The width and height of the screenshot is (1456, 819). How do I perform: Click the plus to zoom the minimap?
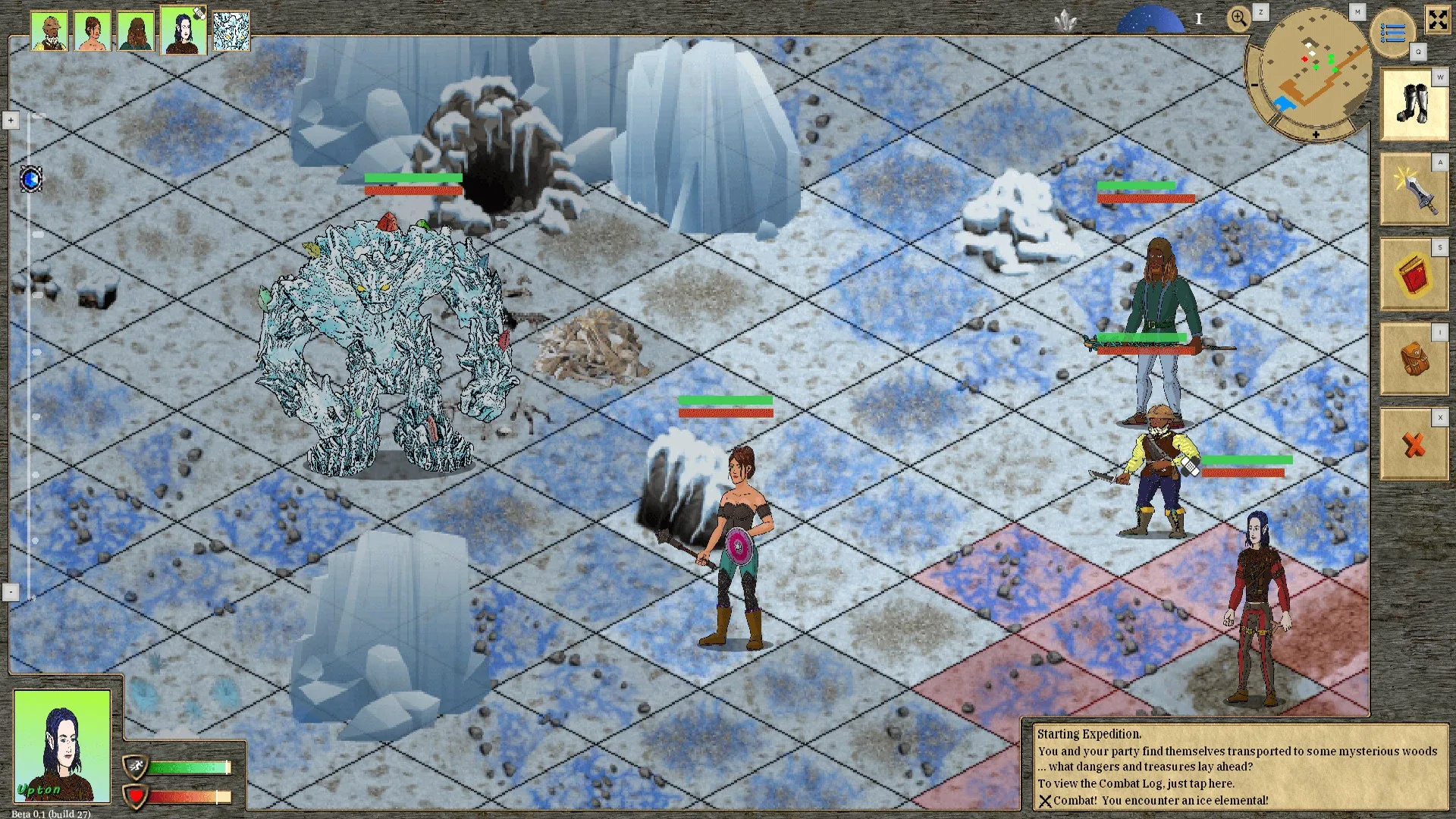[1316, 135]
